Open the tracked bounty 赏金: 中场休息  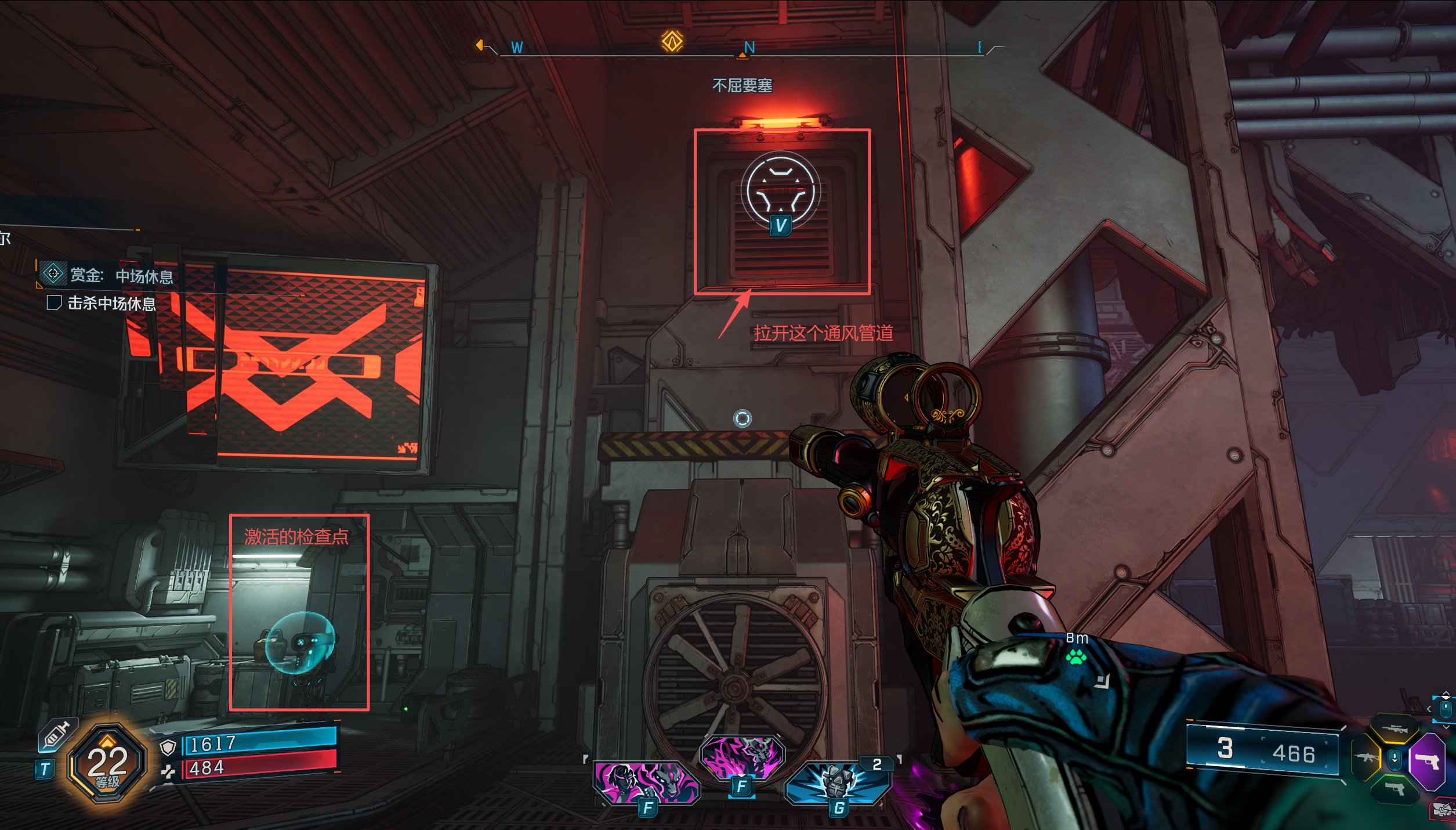tap(121, 276)
